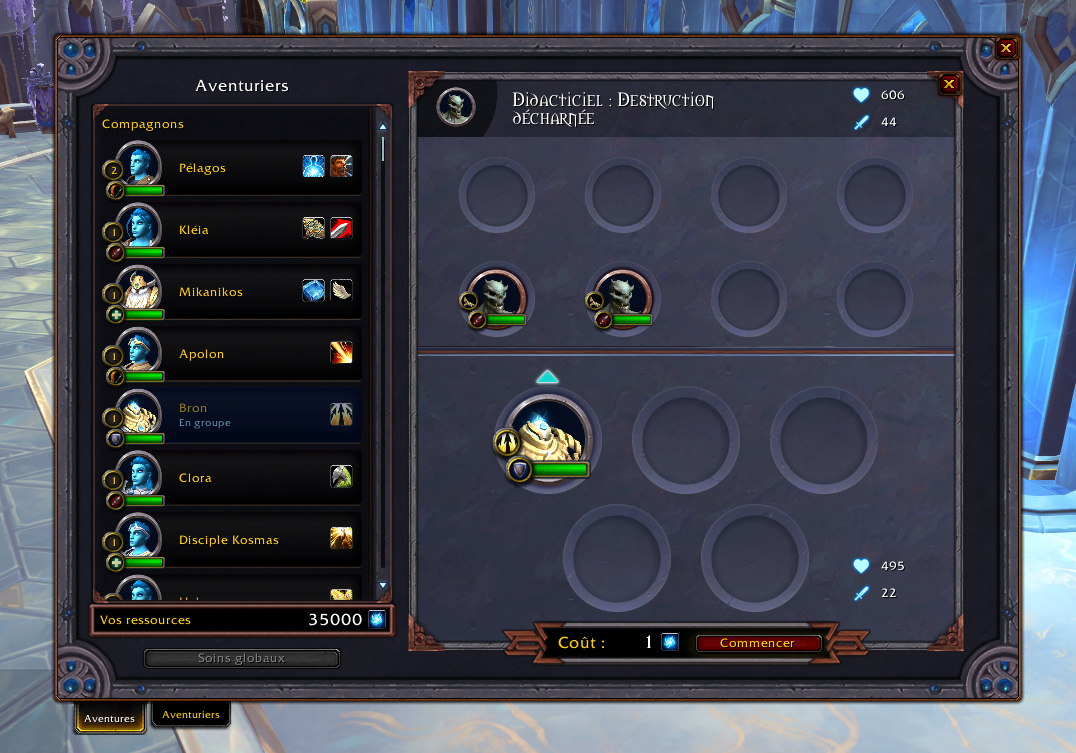Choose Clora from the companions list
This screenshot has width=1076, height=753.
230,478
